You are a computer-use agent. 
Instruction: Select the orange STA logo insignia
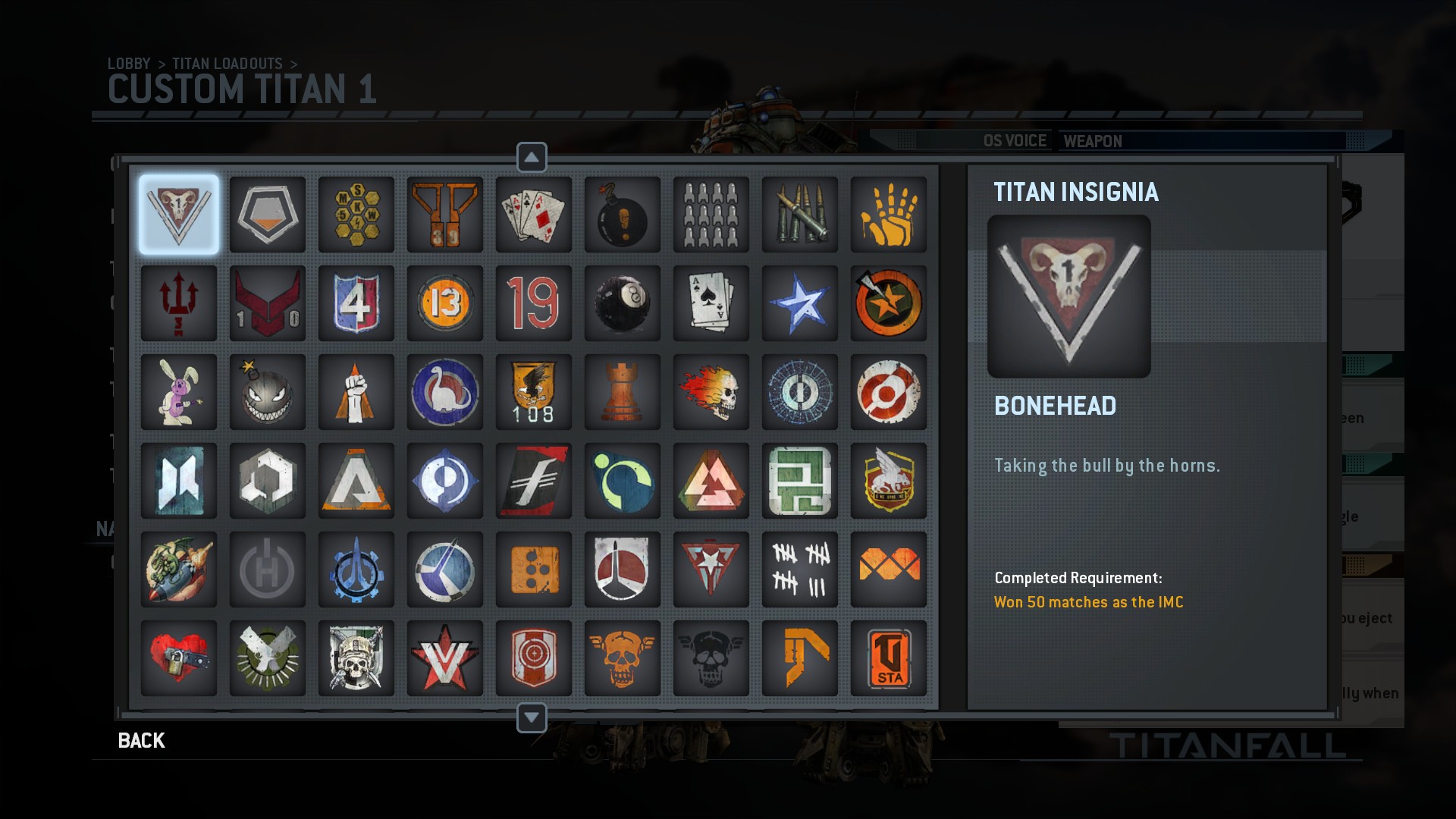tap(888, 657)
